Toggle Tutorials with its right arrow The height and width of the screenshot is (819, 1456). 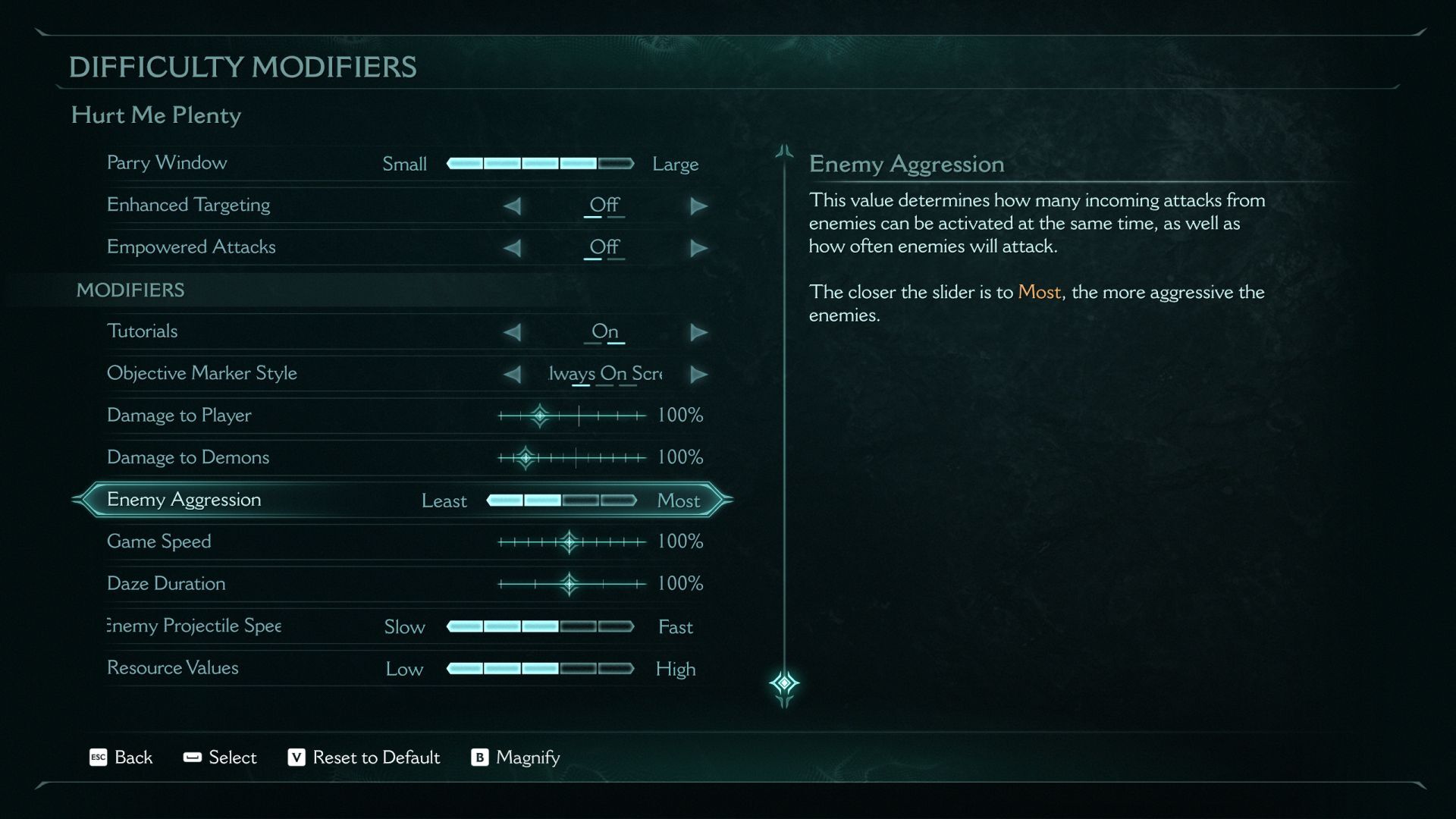[x=698, y=332]
